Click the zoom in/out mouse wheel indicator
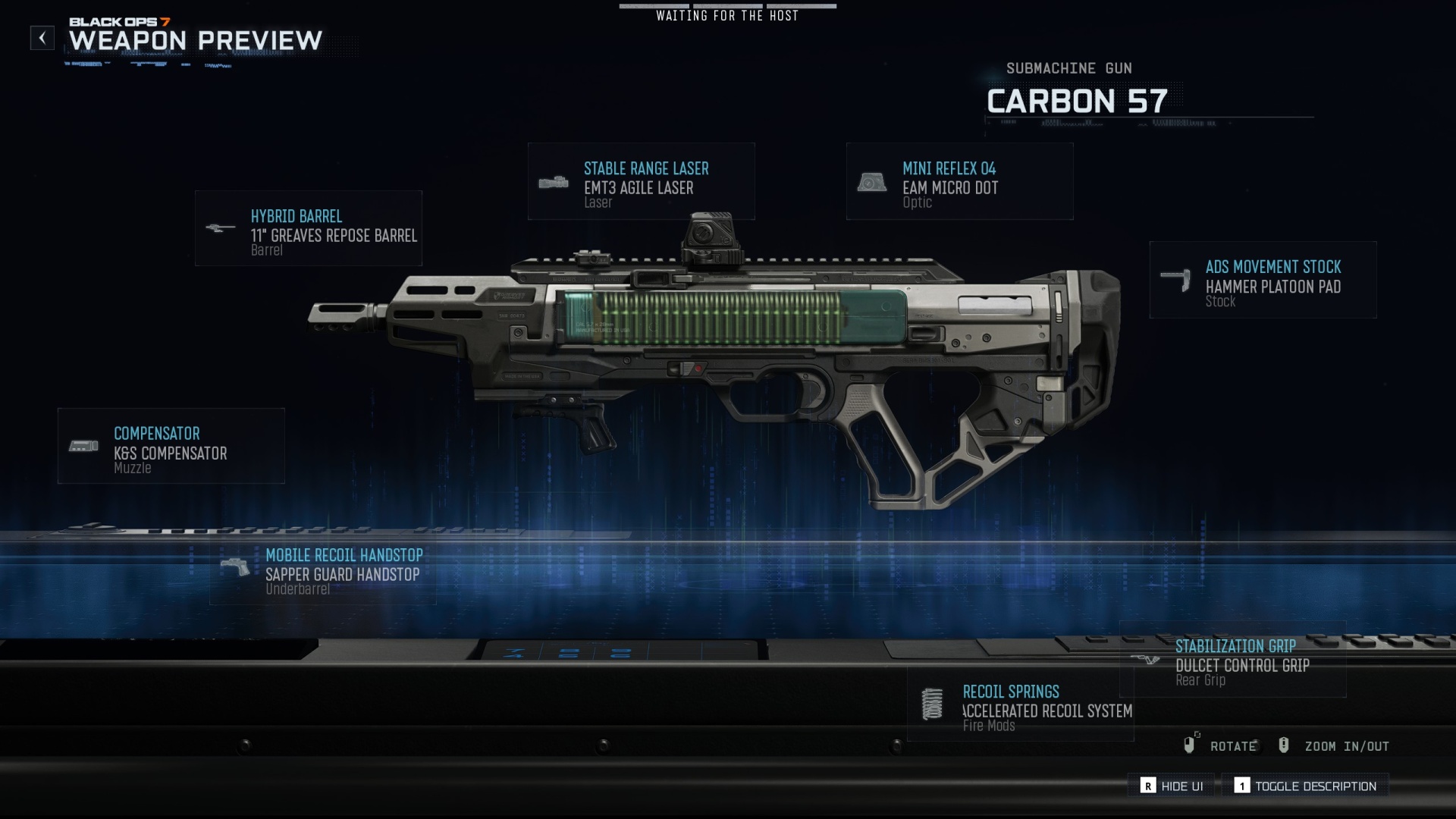 (1285, 746)
